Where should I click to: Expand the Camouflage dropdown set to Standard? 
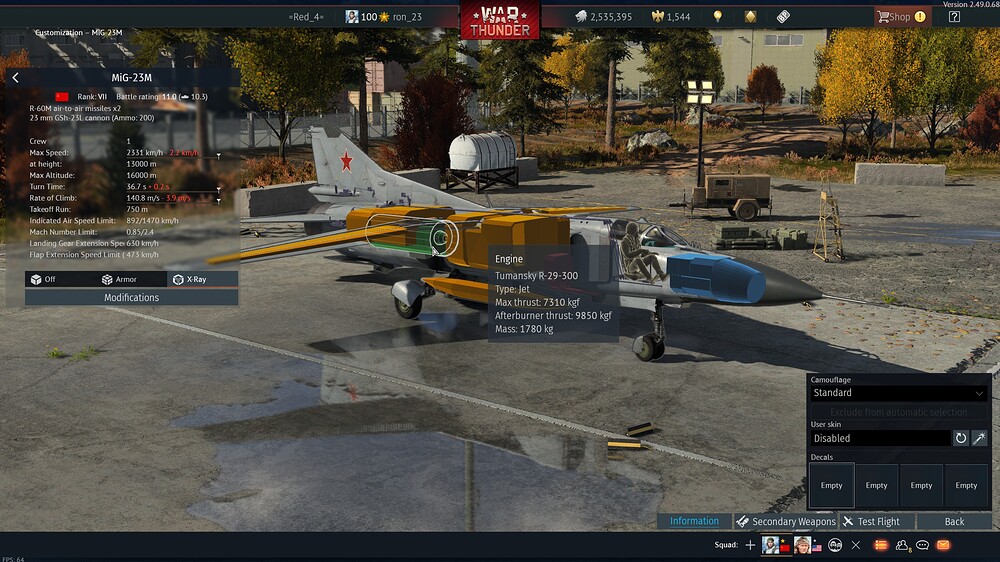[898, 393]
